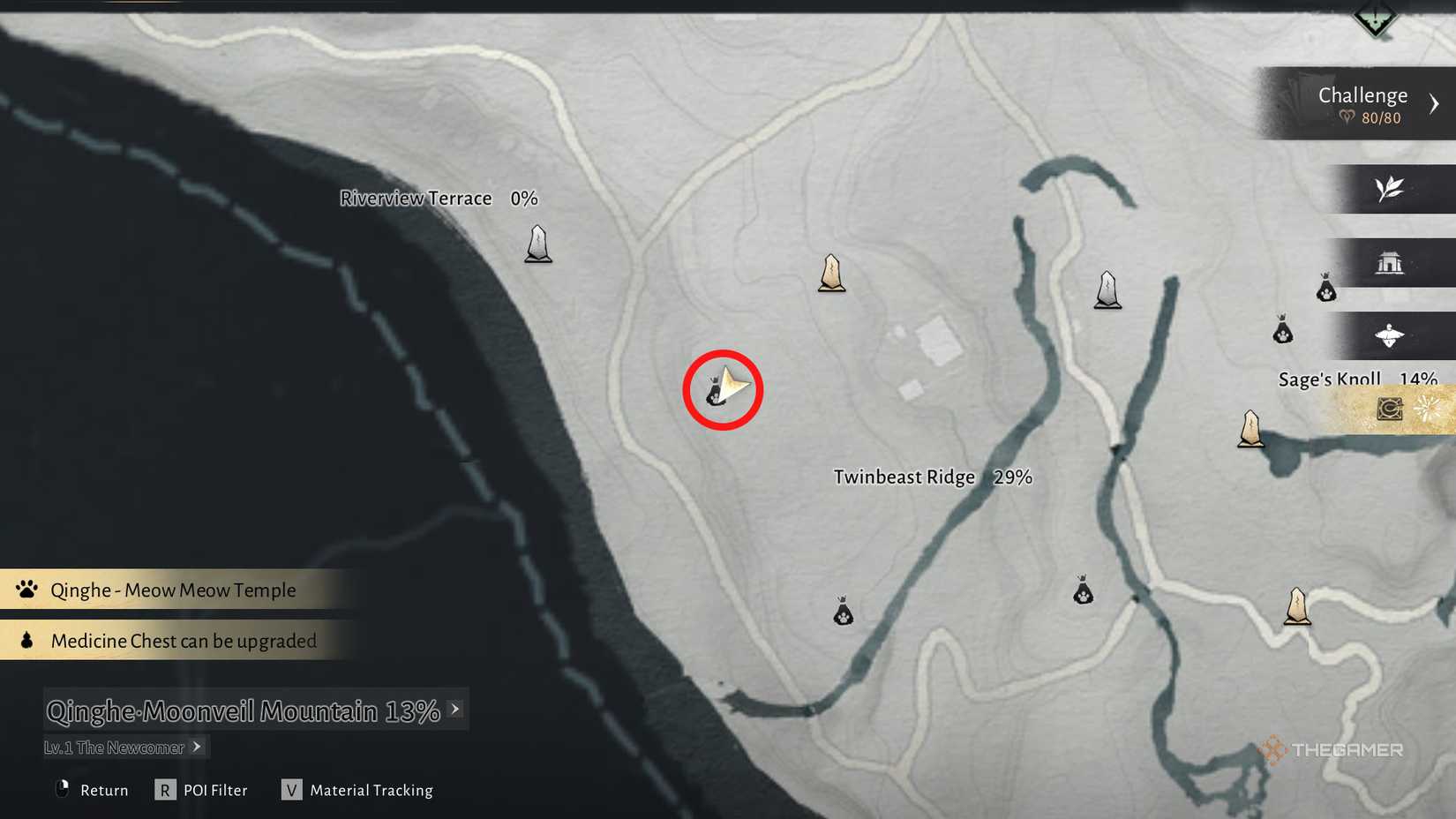Select the tea leaf material icon
1456x819 pixels.
pyautogui.click(x=1390, y=190)
